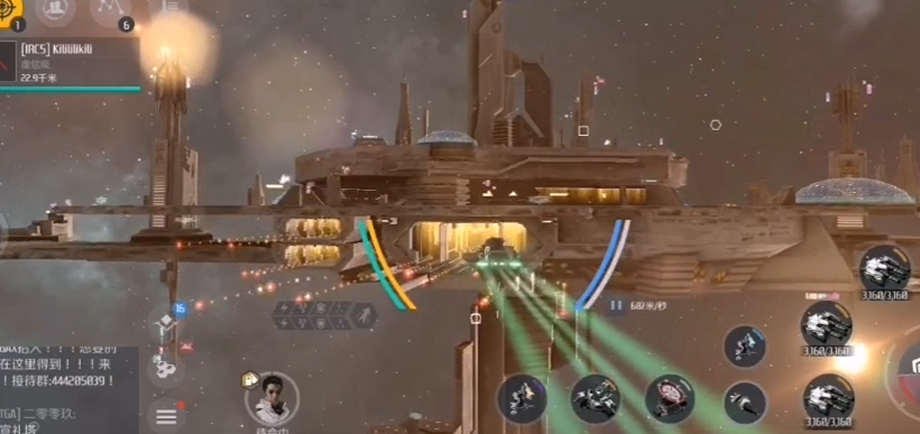
Task: Activate the red circular shield module
Action: [669, 397]
